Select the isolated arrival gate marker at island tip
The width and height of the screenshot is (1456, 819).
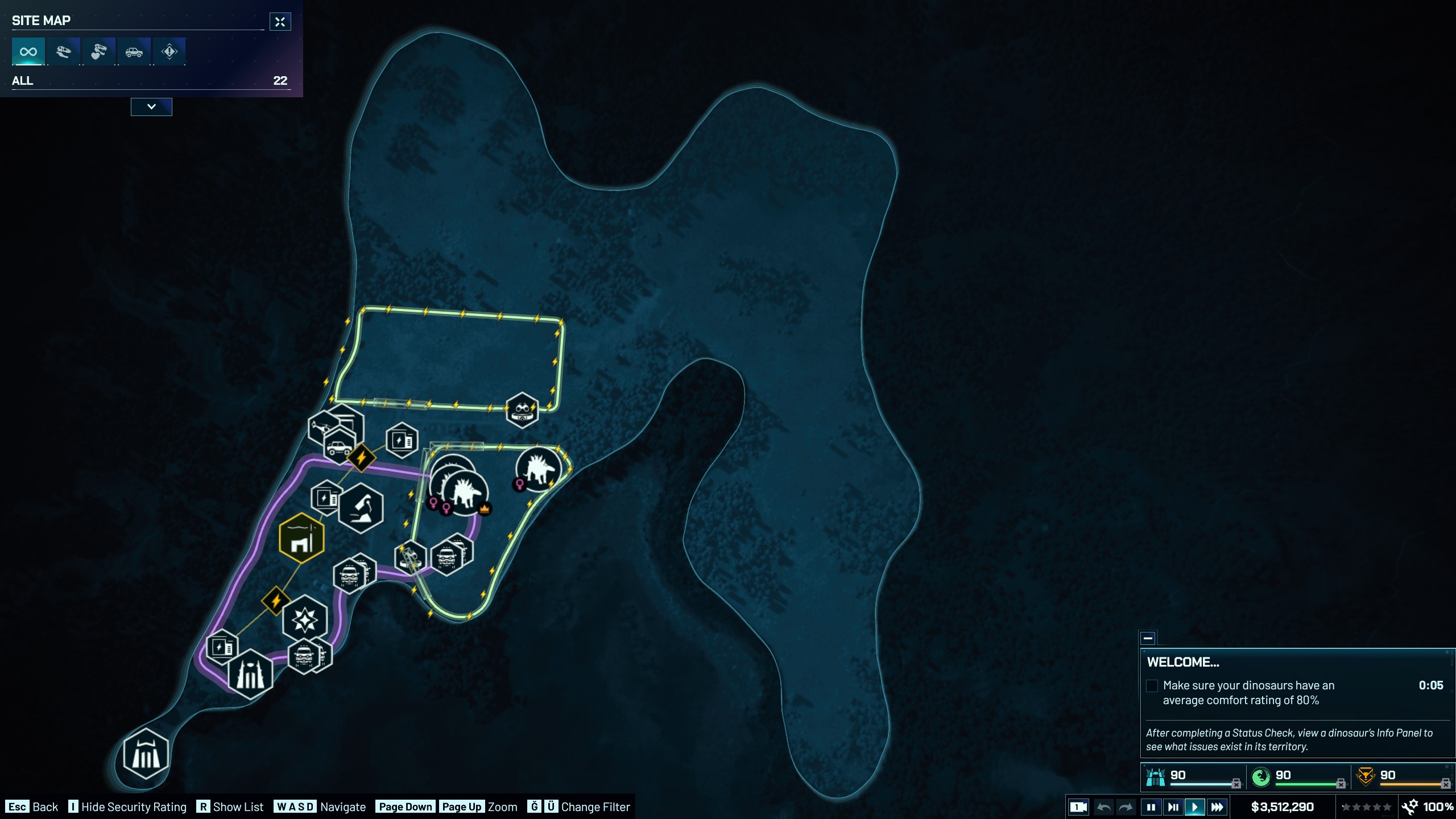pos(146,754)
